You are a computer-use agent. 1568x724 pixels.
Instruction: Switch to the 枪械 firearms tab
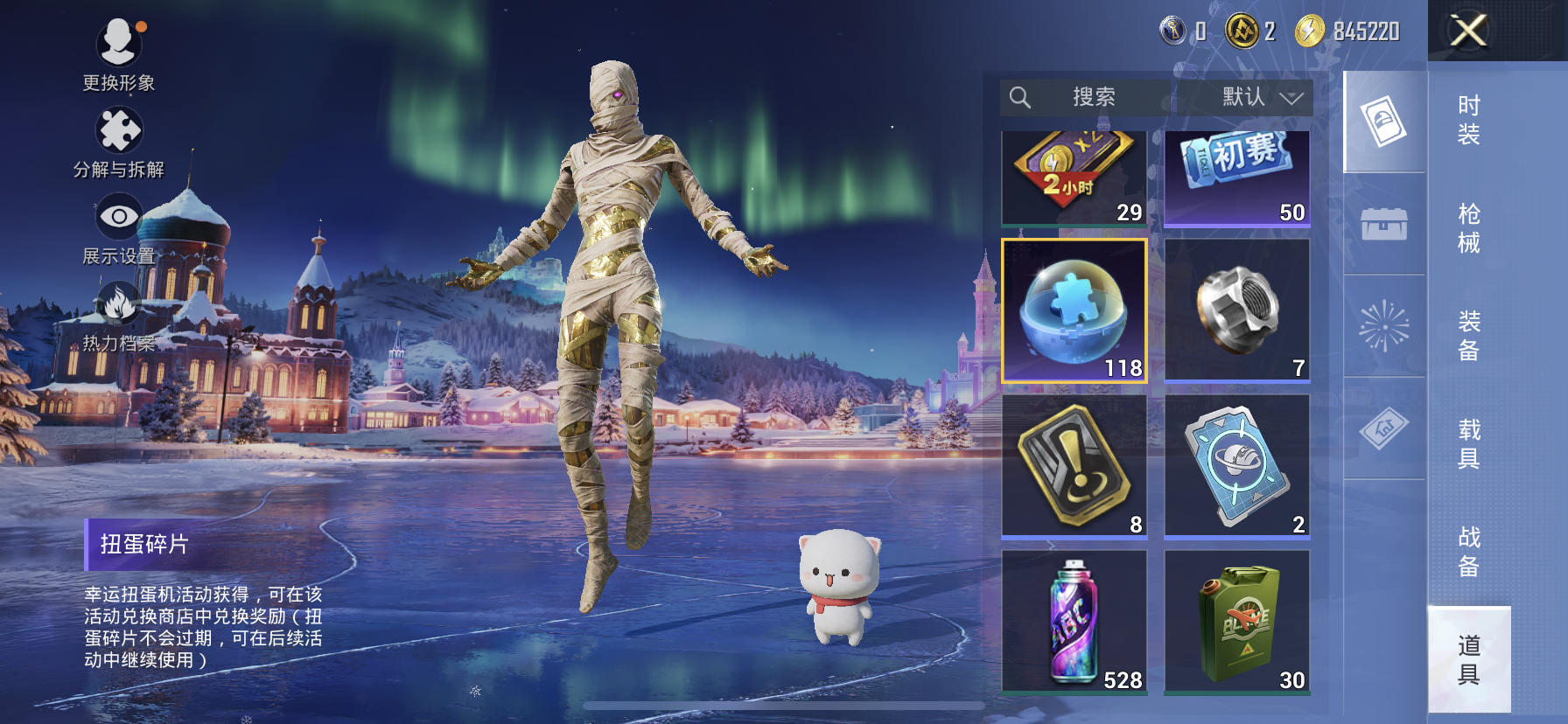[x=1468, y=228]
